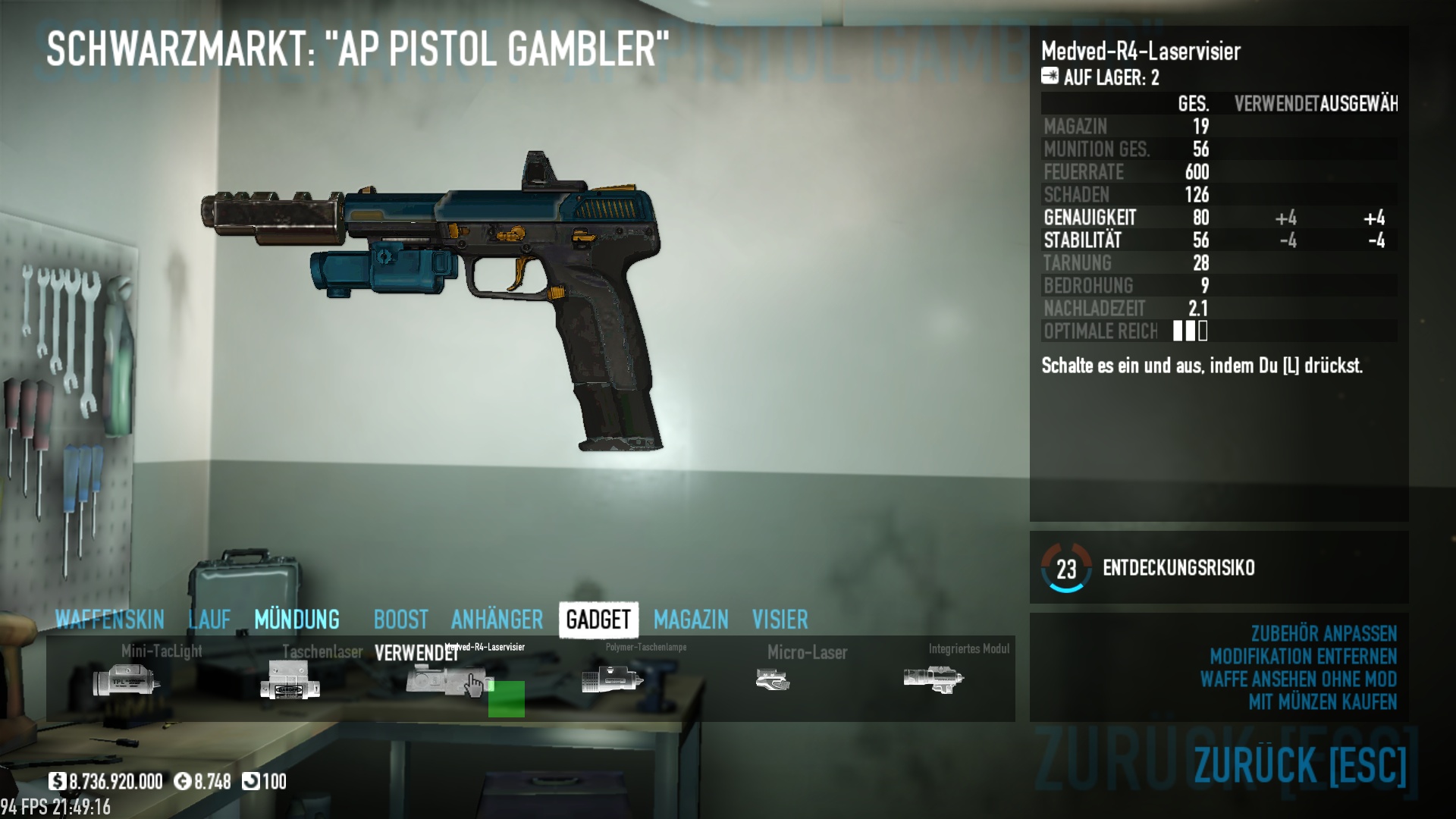Click Zubehör Anpassen option

1323,634
